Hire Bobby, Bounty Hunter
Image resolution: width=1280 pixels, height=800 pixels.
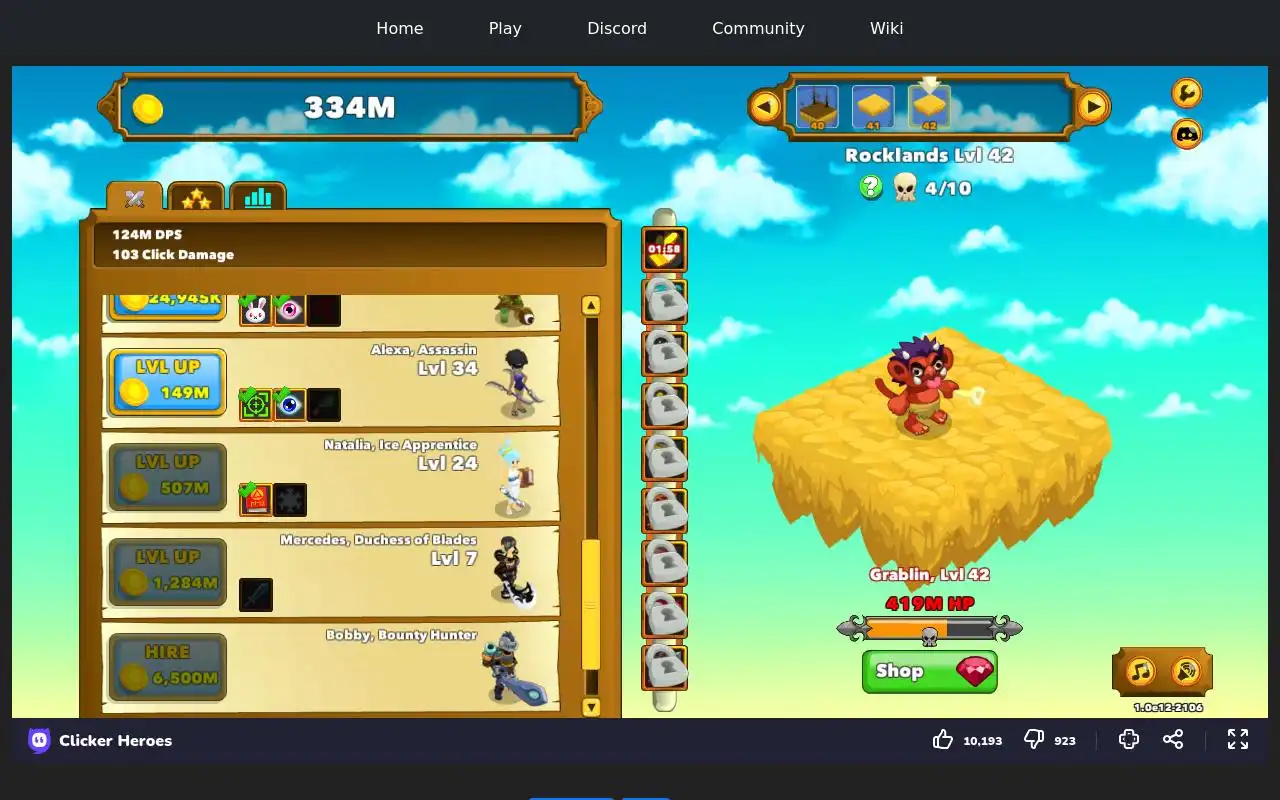[167, 667]
